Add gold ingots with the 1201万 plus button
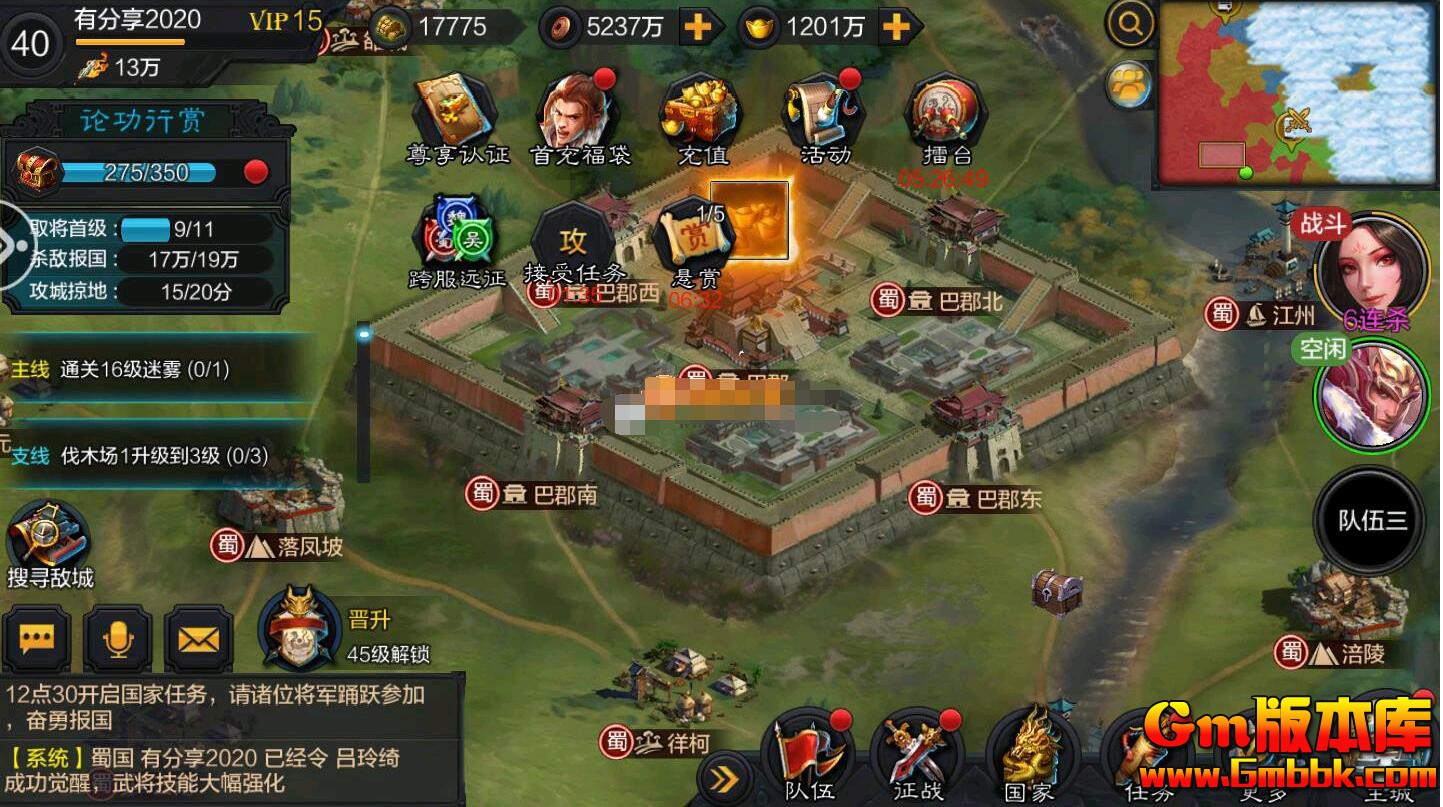Viewport: 1443px width, 807px height. pyautogui.click(x=897, y=27)
